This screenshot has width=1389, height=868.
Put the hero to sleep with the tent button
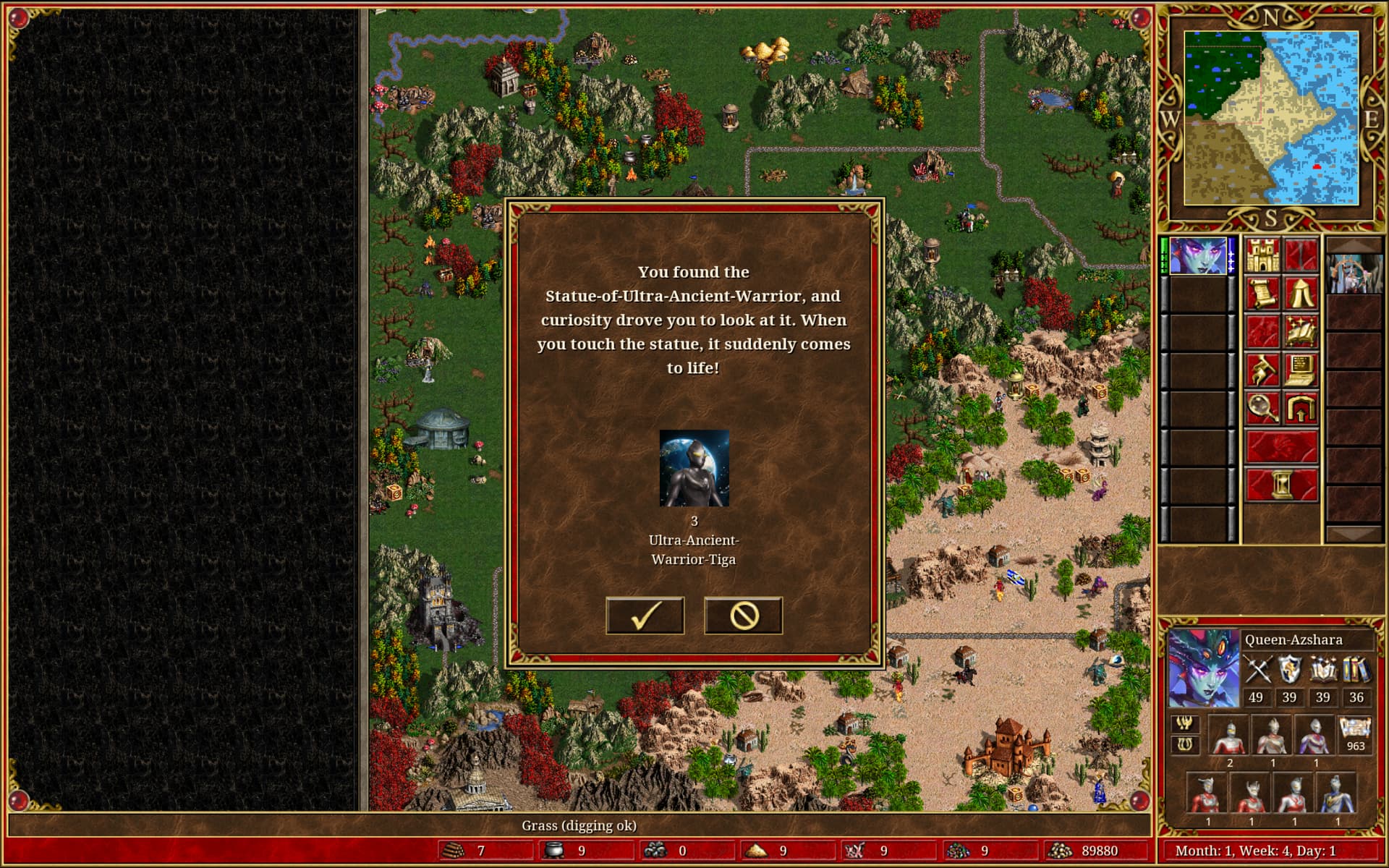click(x=1301, y=294)
